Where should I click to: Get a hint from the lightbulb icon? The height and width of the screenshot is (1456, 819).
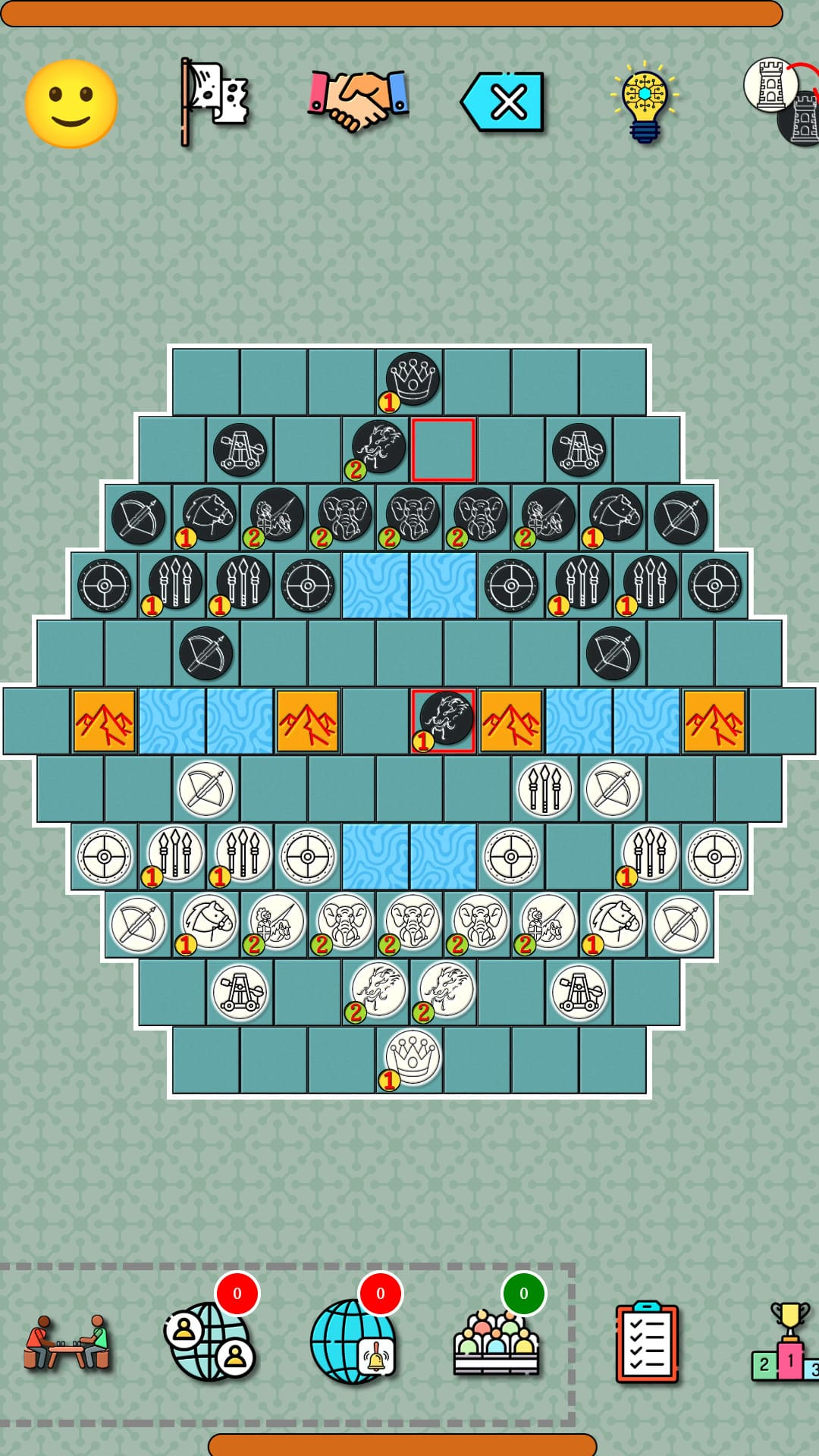(645, 102)
